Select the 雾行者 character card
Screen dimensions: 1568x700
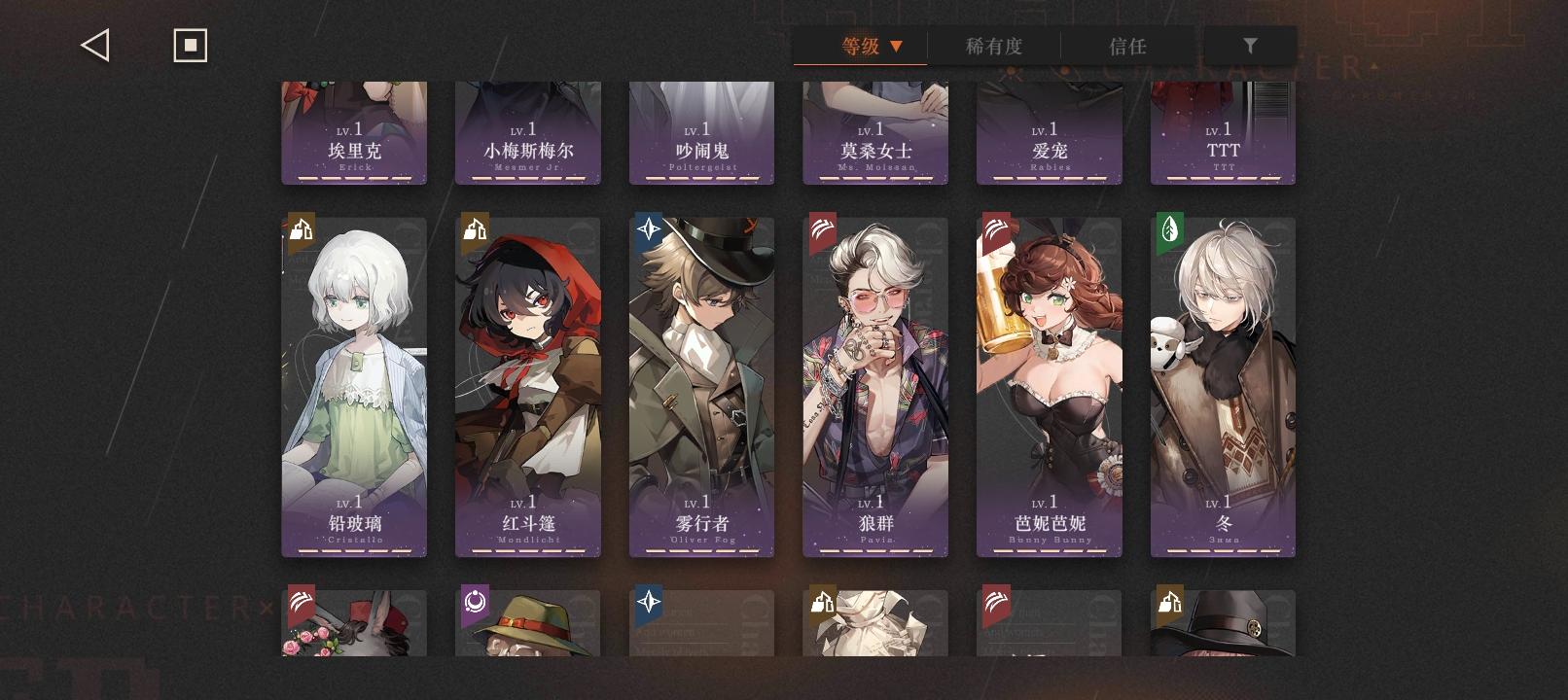[701, 384]
